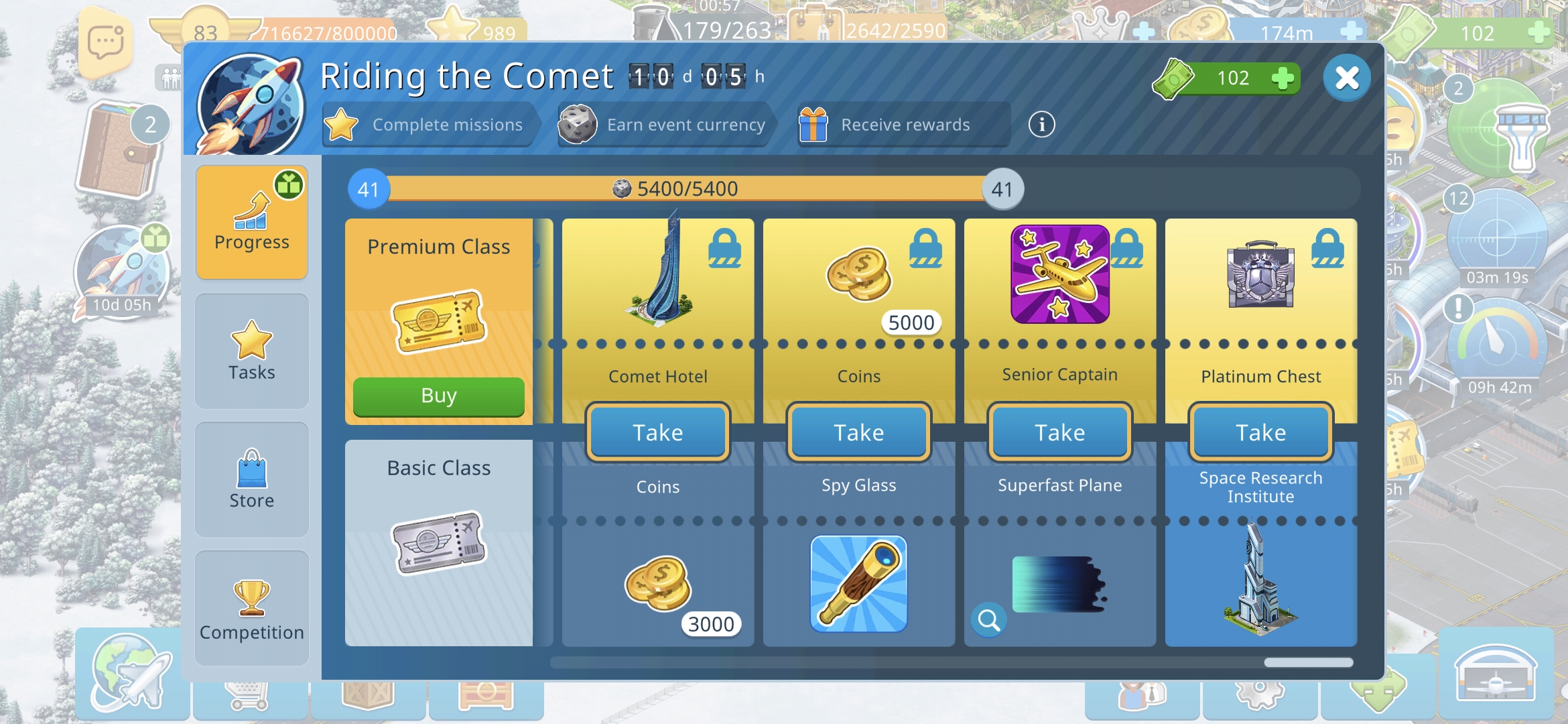Inspect Superfast Plane with the magnifier icon
The image size is (1568, 724).
(x=988, y=620)
